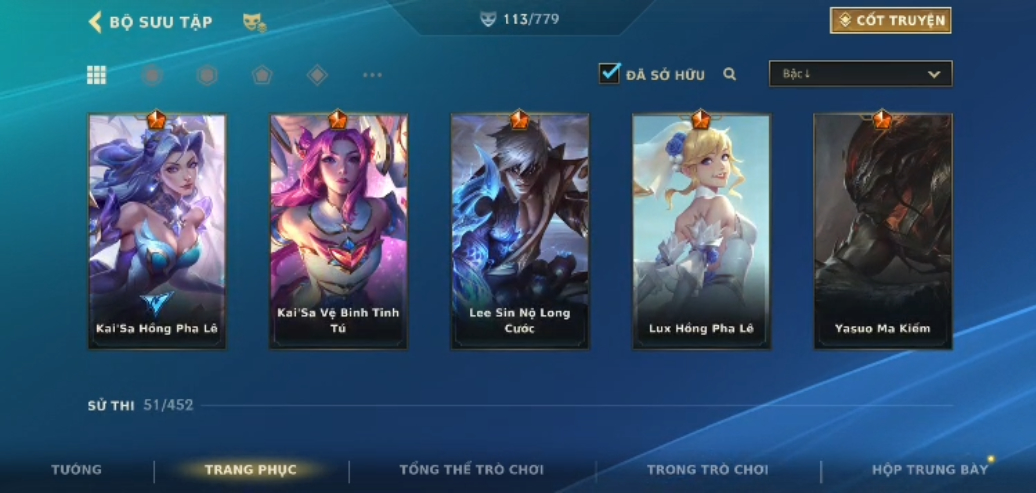
Task: Open the Cốt Truyện button
Action: (890, 21)
